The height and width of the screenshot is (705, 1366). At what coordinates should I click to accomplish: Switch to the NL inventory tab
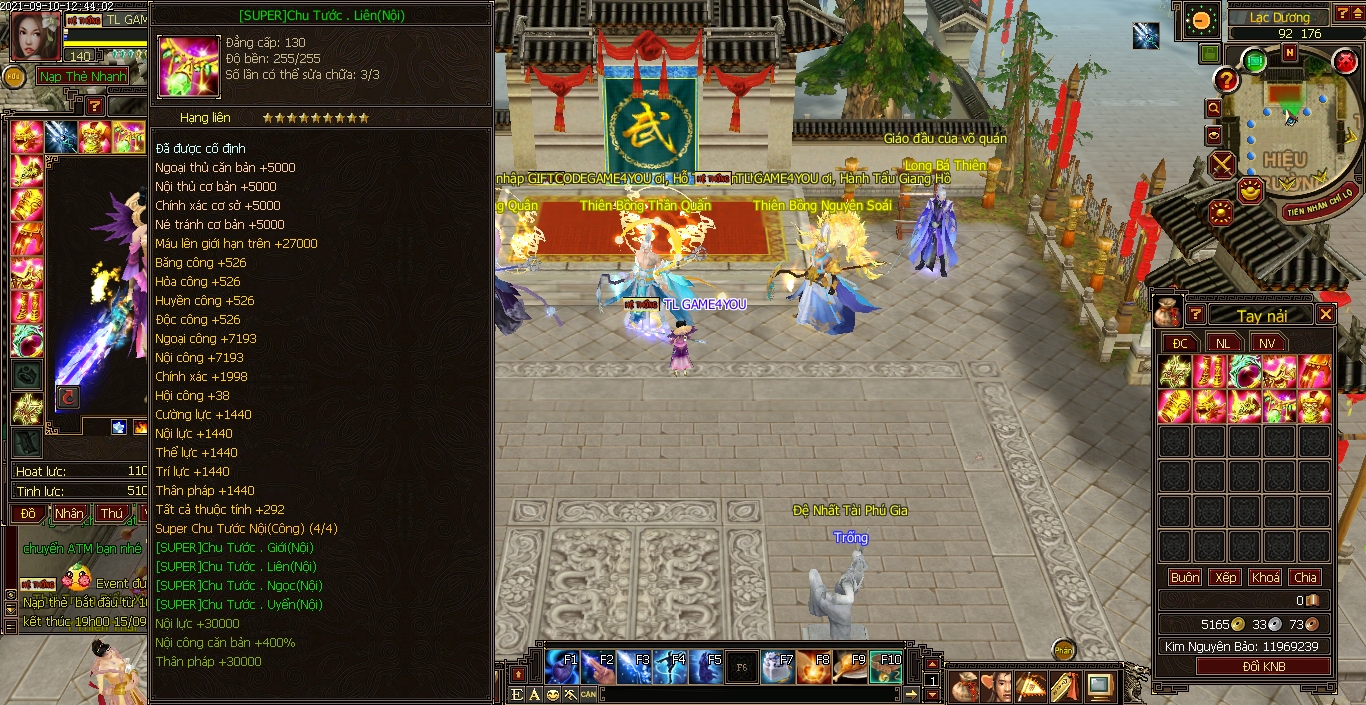point(1223,343)
